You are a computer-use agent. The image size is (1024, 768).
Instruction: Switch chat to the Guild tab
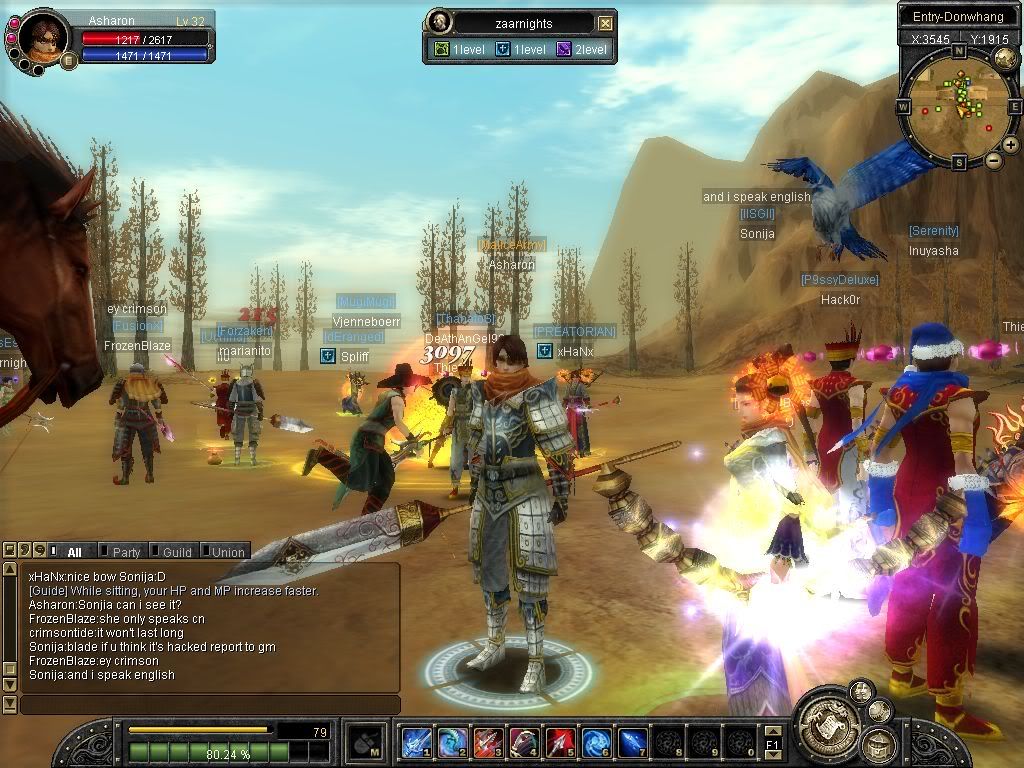175,551
